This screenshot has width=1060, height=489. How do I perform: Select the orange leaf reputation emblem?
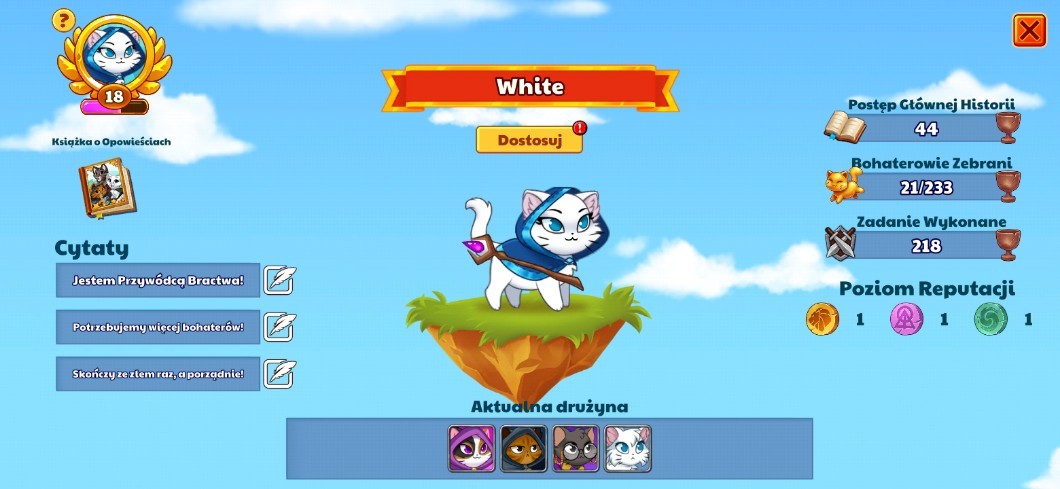point(822,320)
